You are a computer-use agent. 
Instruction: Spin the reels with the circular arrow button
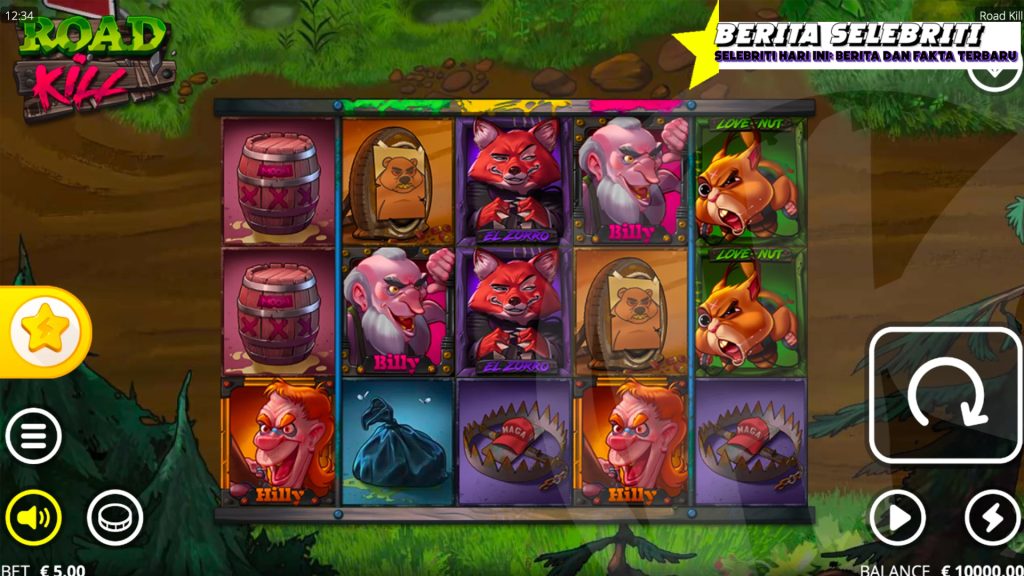coord(945,394)
